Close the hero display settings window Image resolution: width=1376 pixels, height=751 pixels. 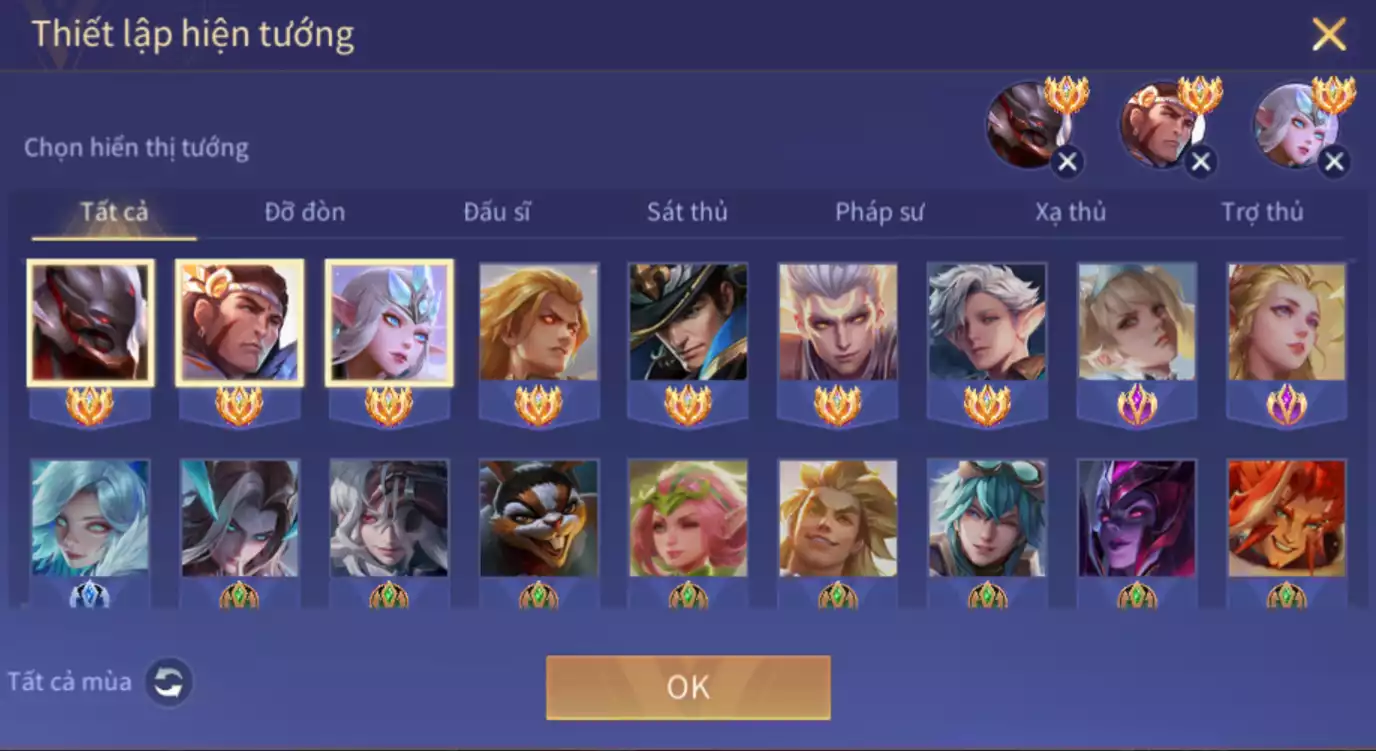[1329, 35]
